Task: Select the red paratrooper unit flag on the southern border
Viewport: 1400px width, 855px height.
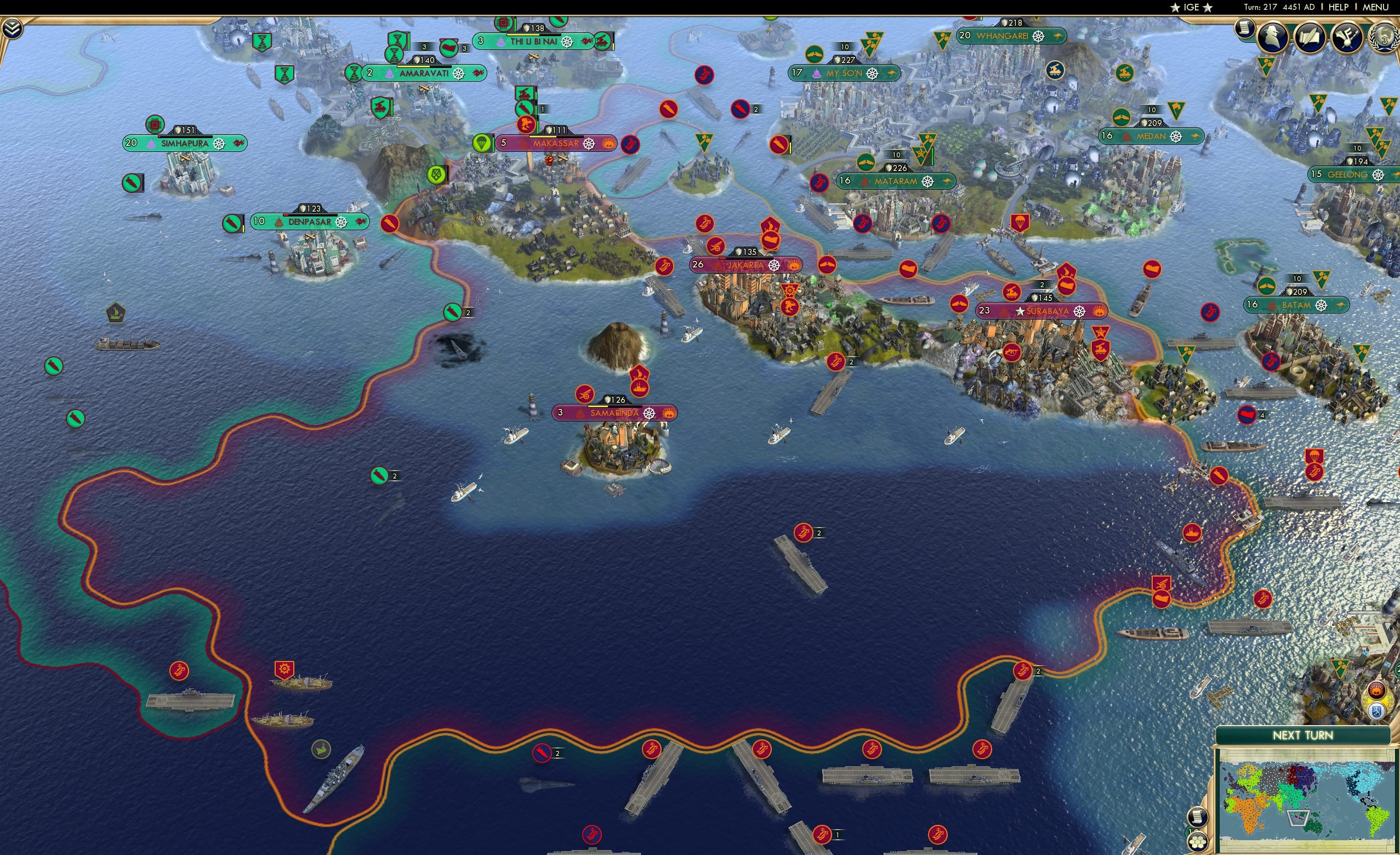Action: click(x=1315, y=455)
